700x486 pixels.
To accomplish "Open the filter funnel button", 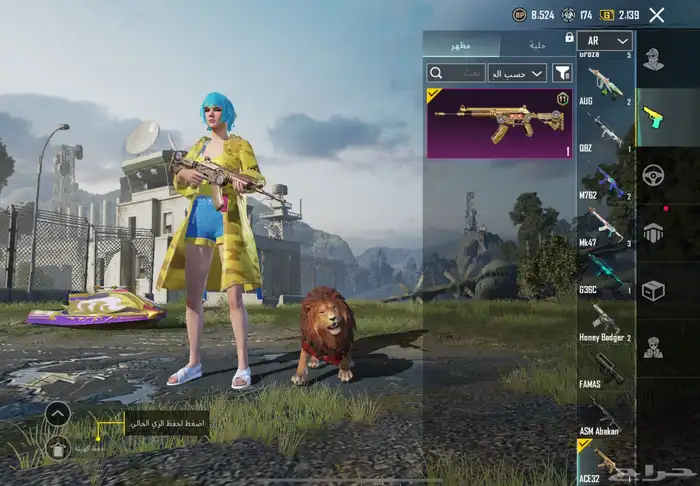I will click(563, 73).
